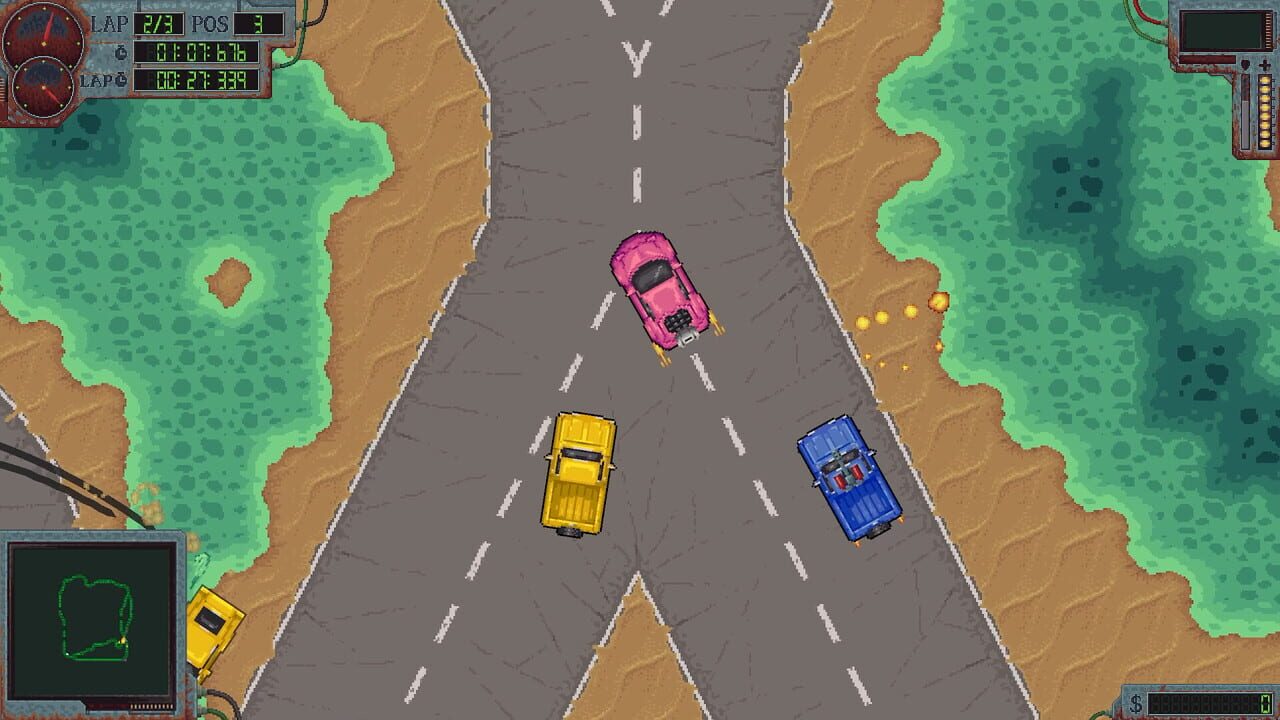Click the lower RPM gauge in the dashboard
The height and width of the screenshot is (720, 1280).
pos(43,88)
